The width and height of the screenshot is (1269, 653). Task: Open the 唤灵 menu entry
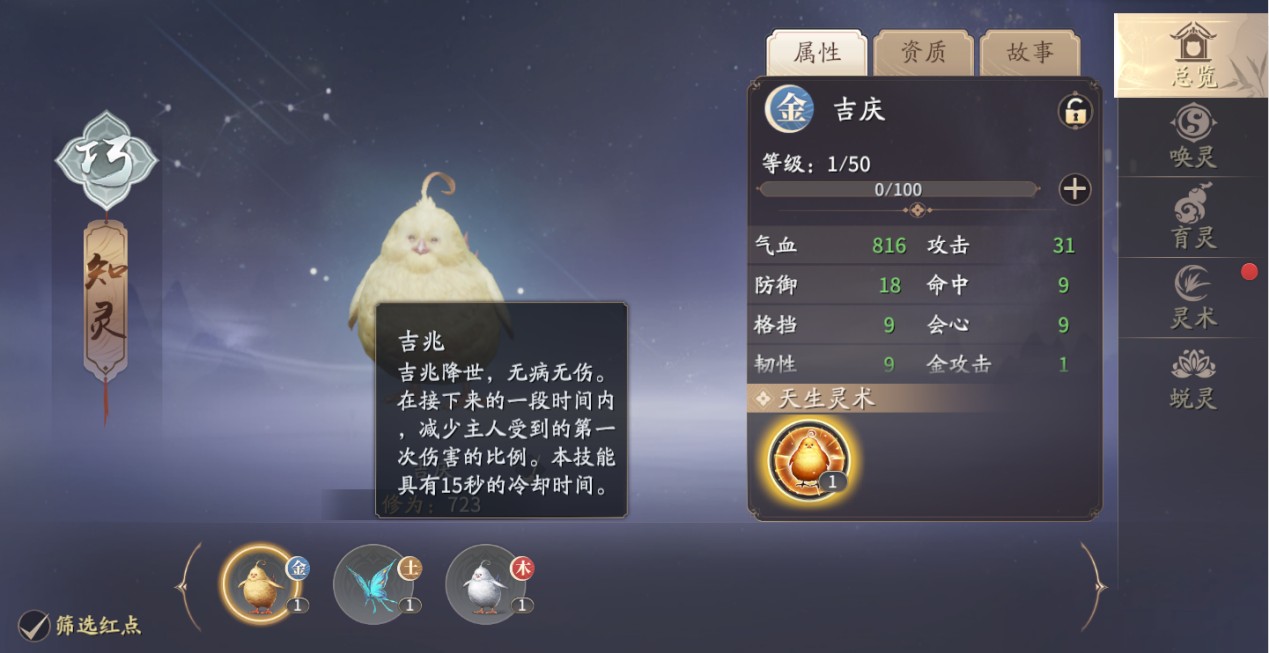coord(1192,137)
